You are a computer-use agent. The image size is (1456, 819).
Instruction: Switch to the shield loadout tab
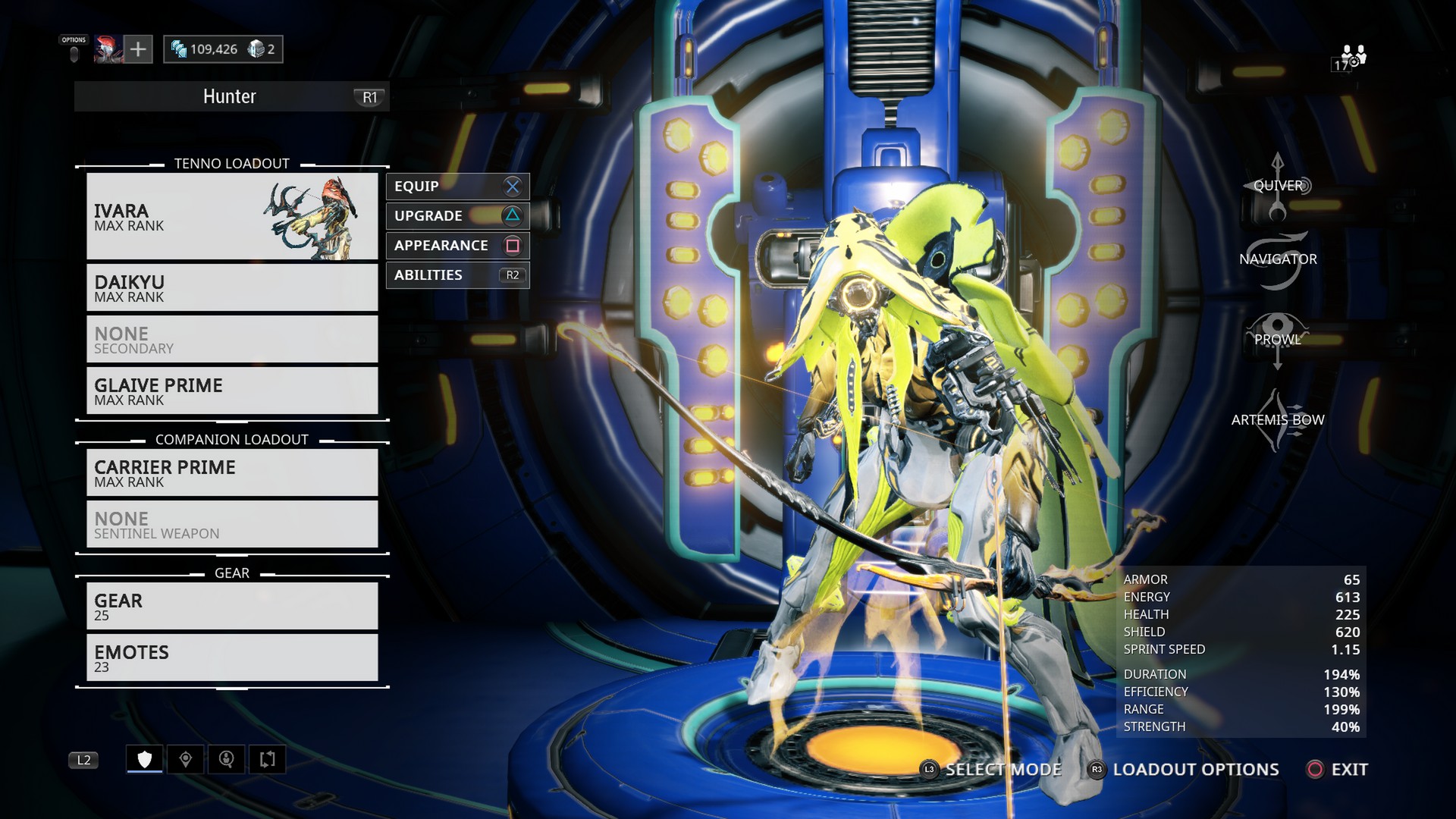coord(145,759)
